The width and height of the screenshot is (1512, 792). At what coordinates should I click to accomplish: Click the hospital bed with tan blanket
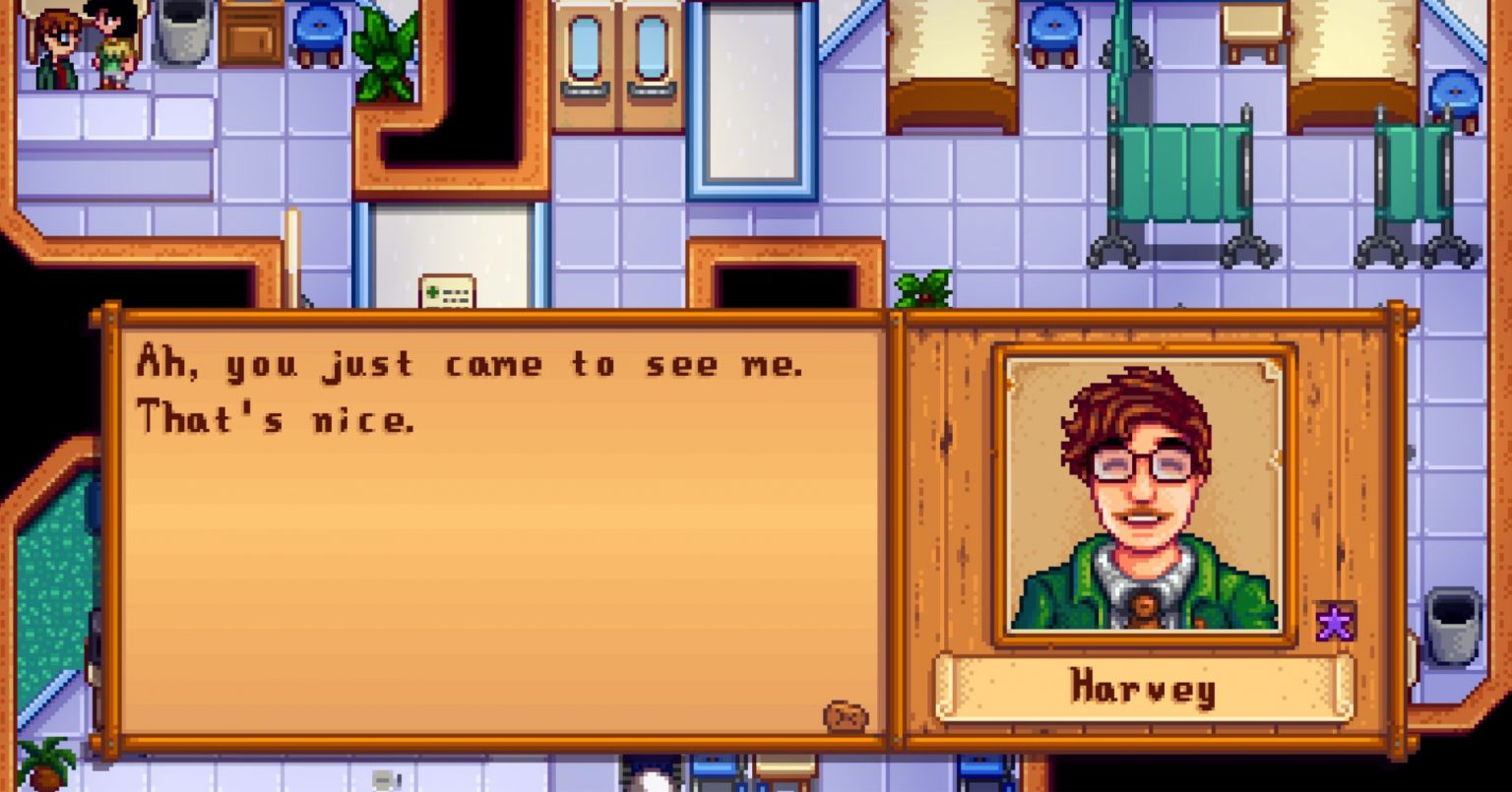pyautogui.click(x=950, y=49)
